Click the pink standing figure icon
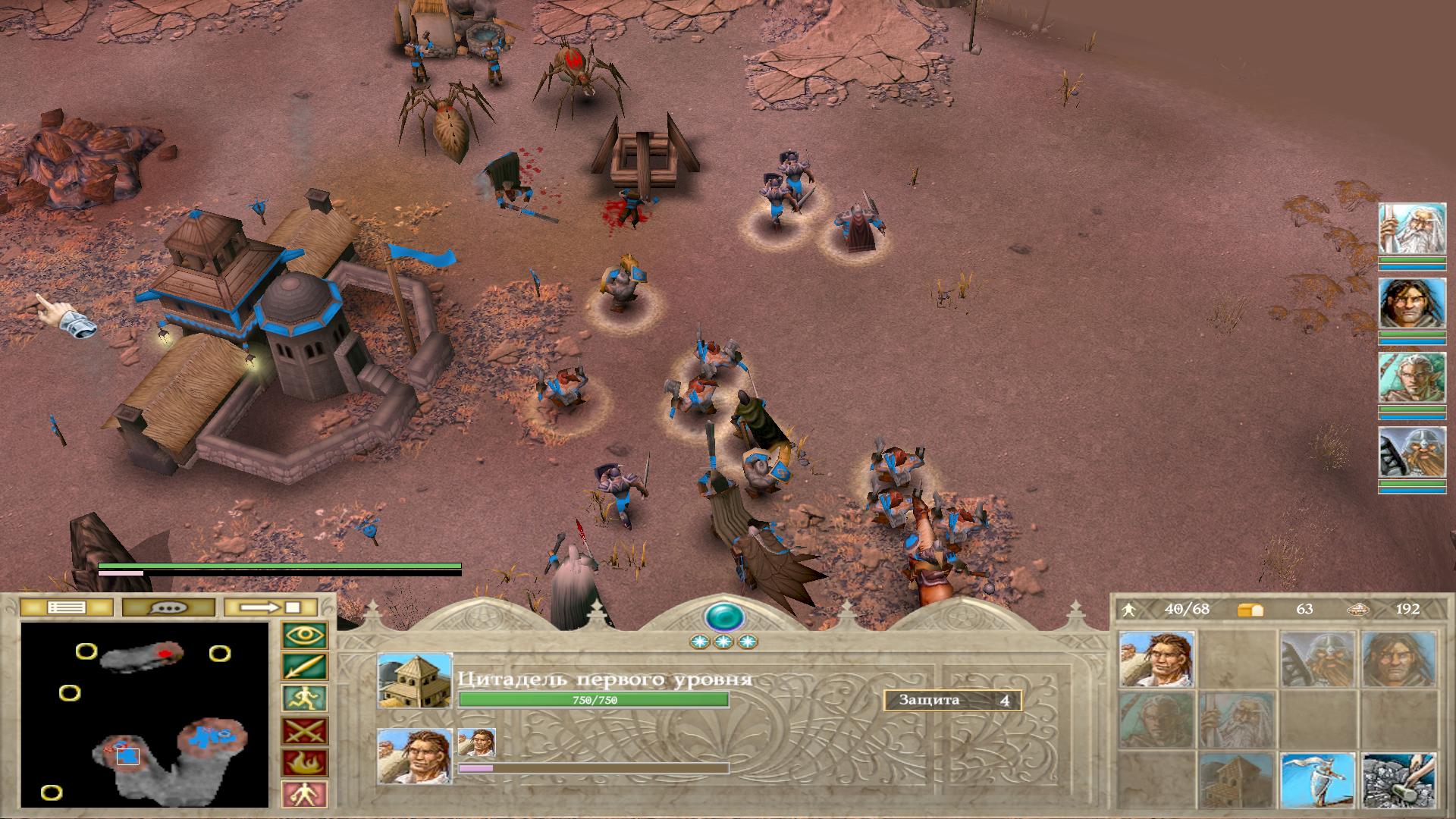Viewport: 1456px width, 819px height. click(x=305, y=794)
